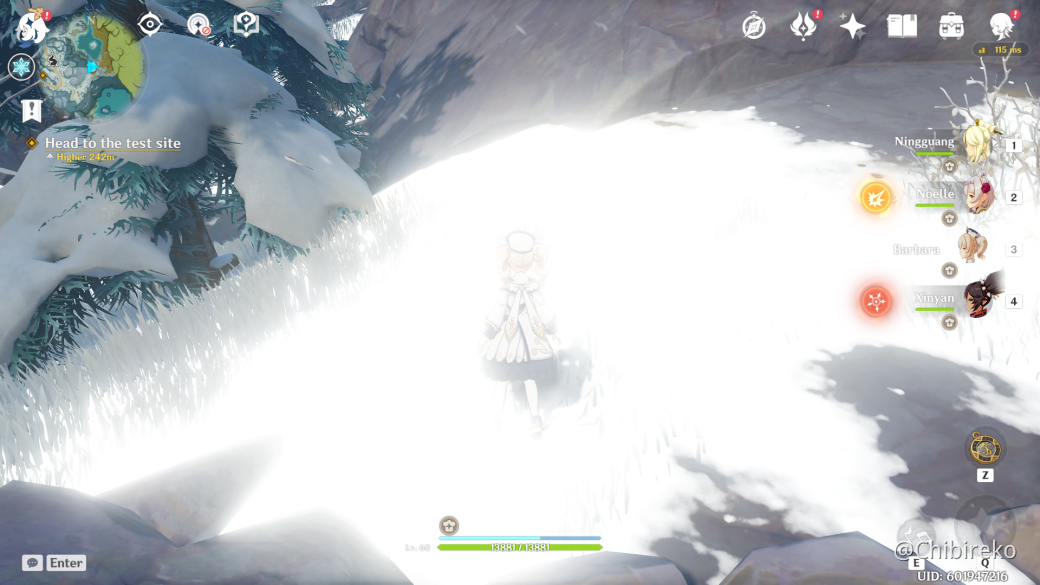Open the Adventurer Handbook book icon

[902, 27]
